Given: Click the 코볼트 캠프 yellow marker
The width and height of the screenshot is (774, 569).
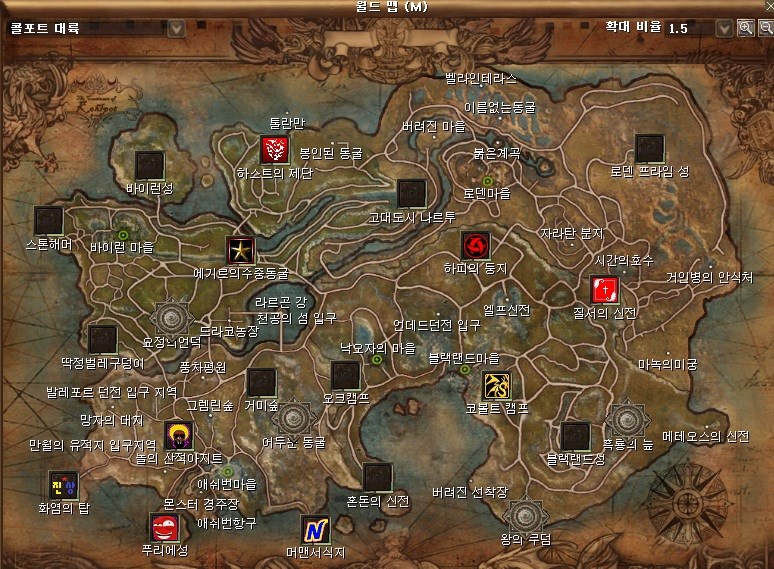Looking at the screenshot, I should [497, 386].
